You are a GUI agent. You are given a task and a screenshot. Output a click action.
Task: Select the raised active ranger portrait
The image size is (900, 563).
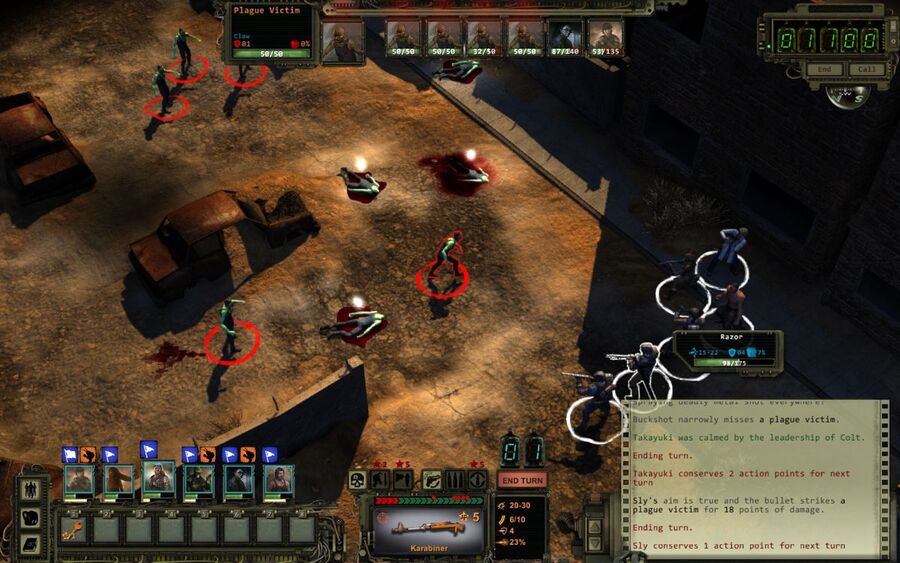point(158,476)
